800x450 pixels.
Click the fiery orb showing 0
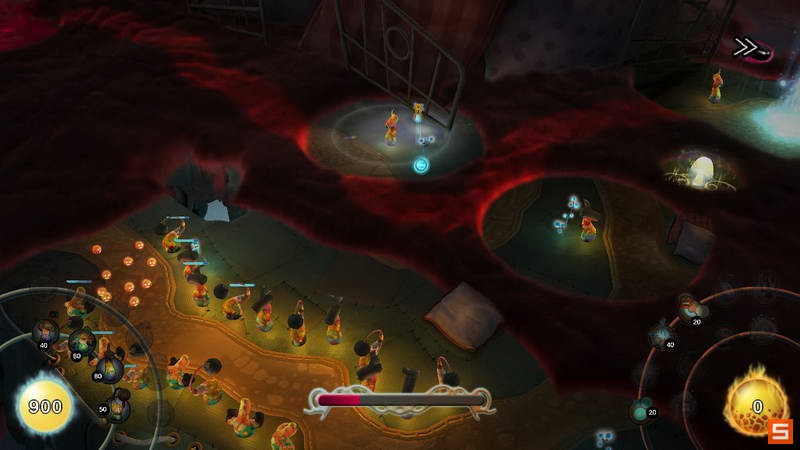click(757, 405)
